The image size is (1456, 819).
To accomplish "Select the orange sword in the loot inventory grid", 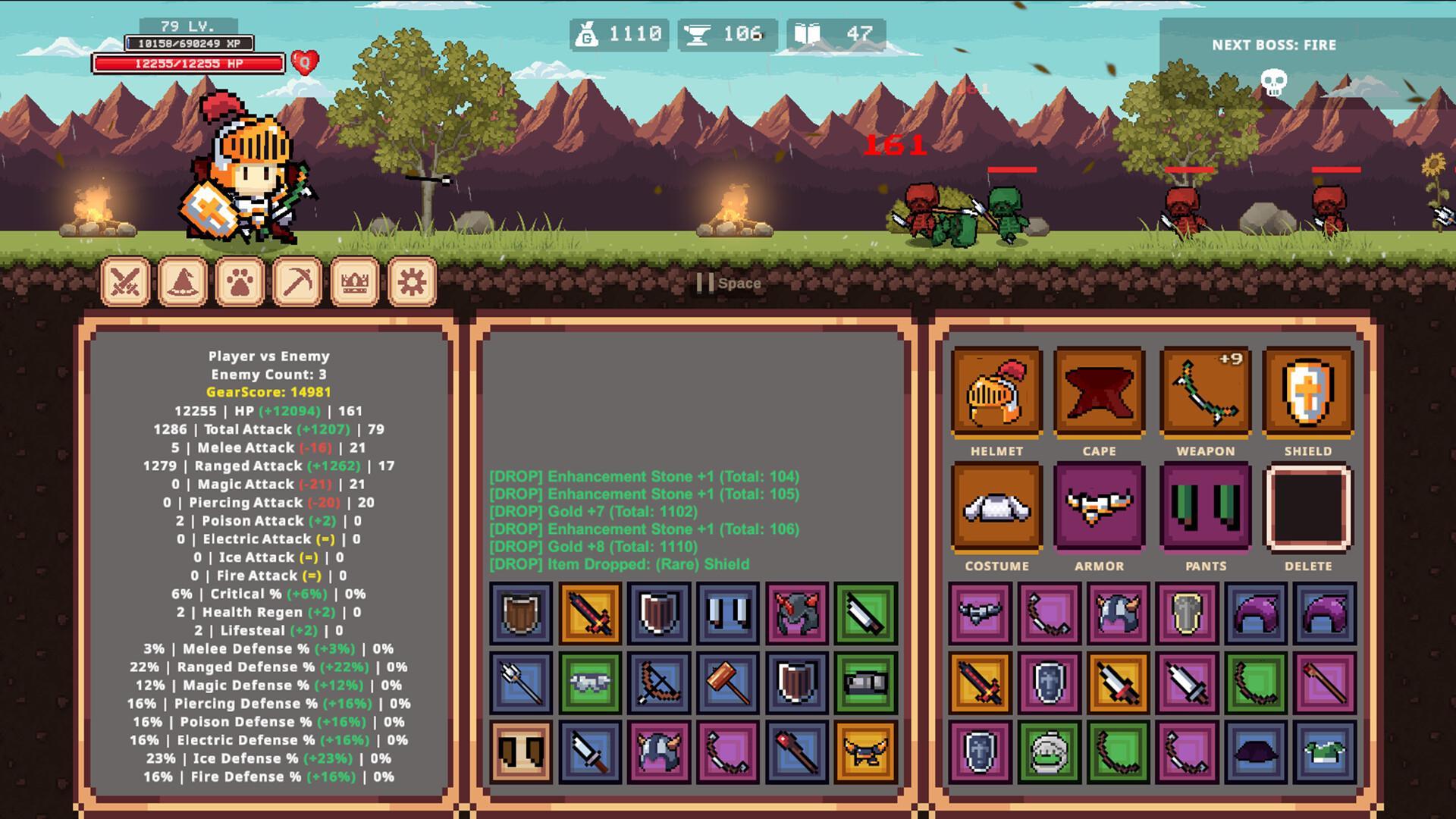I will tap(590, 614).
